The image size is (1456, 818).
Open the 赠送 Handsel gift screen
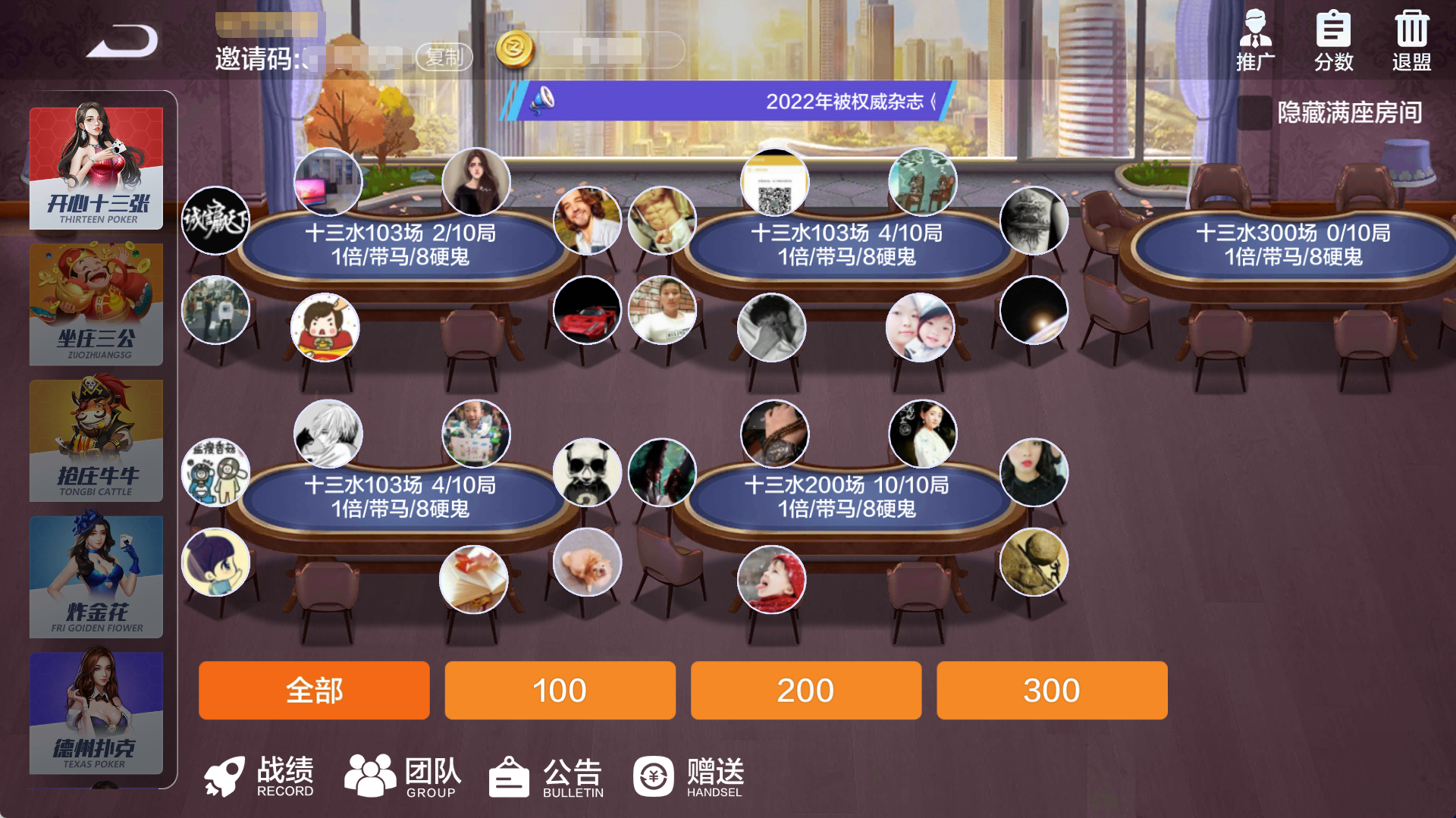tap(689, 776)
